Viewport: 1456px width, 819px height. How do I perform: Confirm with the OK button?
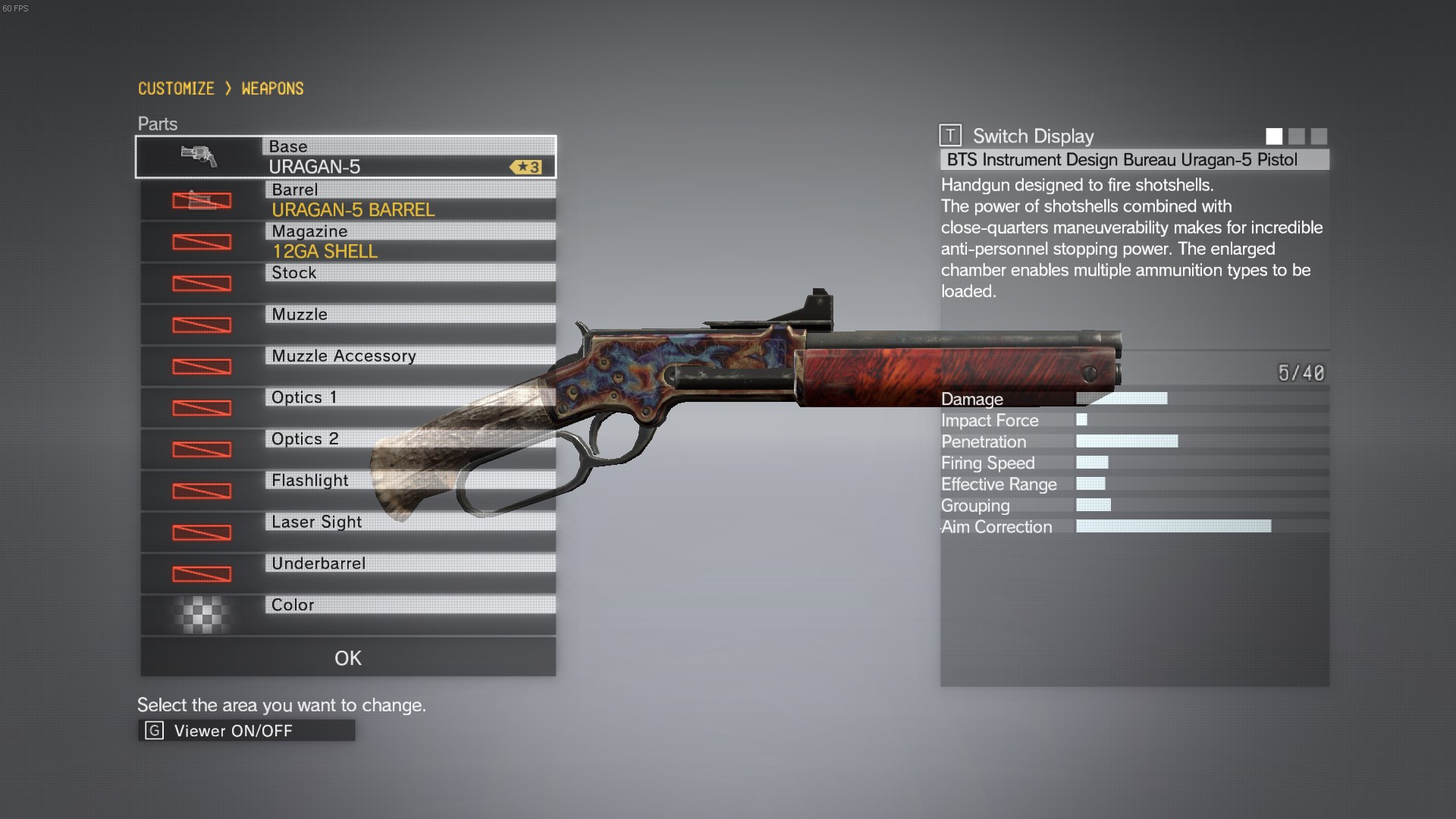pos(347,657)
